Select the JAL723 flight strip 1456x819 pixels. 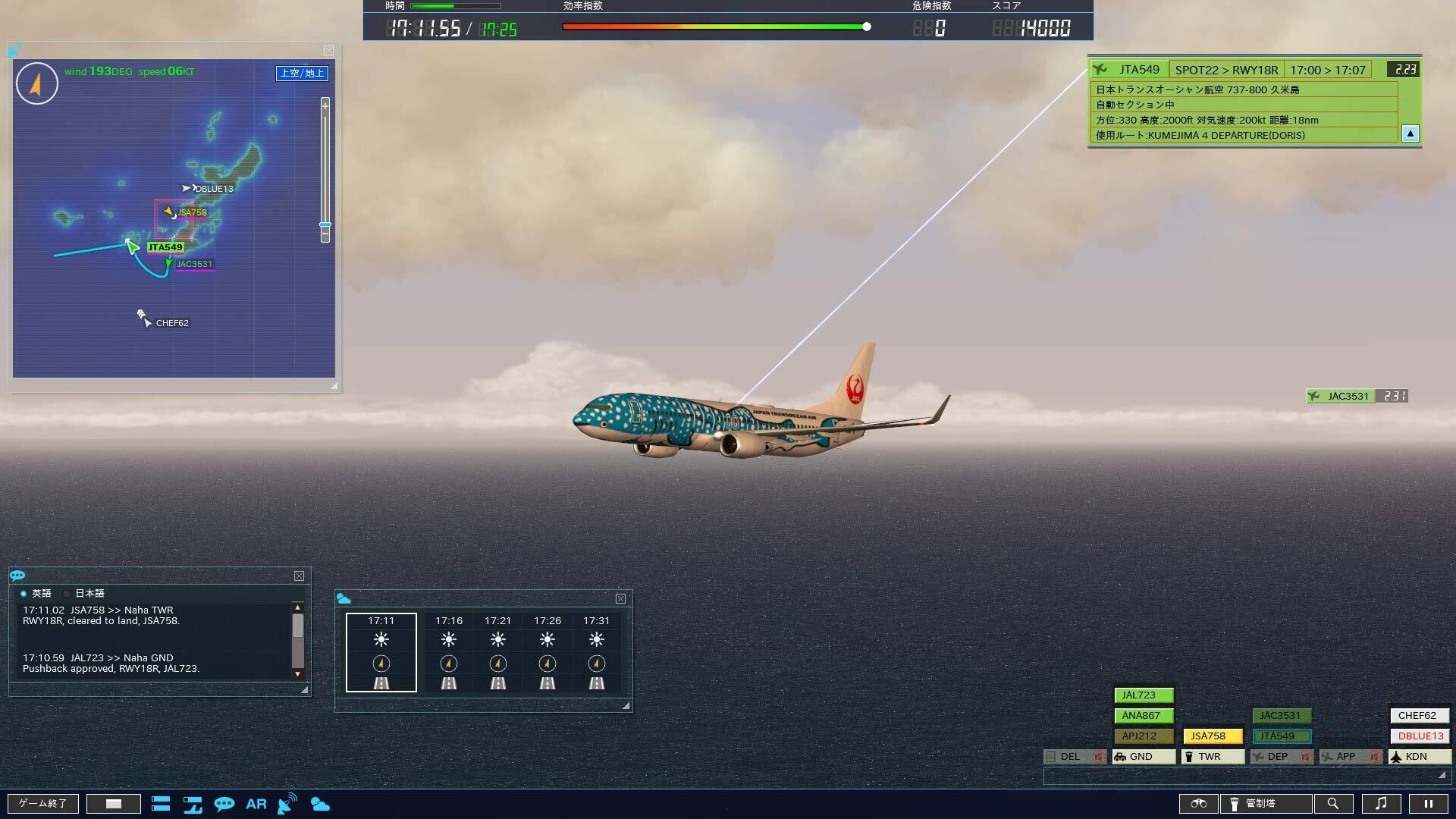click(1144, 695)
